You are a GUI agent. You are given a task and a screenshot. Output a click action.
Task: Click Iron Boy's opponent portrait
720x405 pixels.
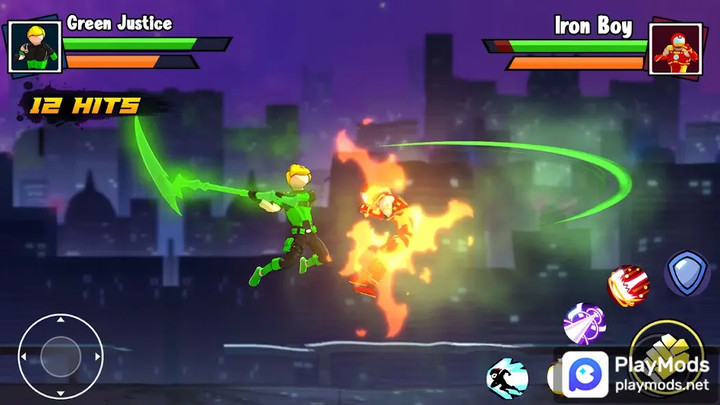point(675,48)
